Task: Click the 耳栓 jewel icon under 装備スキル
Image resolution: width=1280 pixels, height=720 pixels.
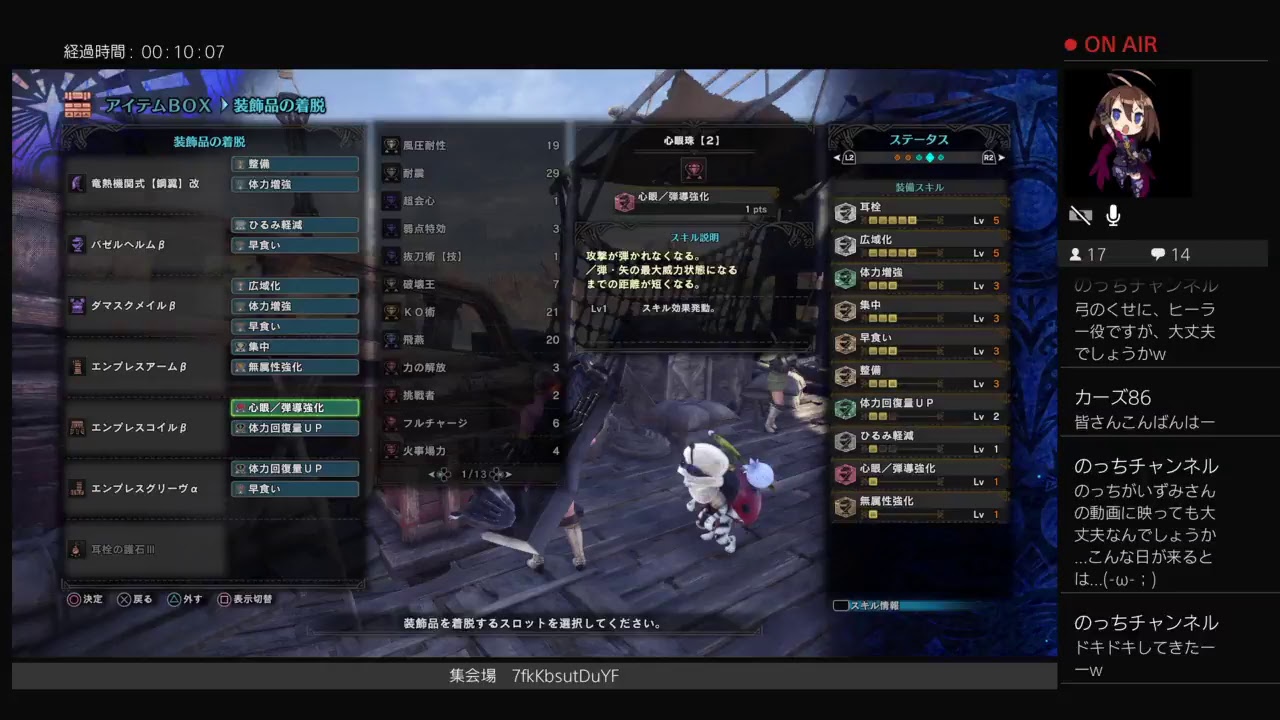Action: (845, 211)
